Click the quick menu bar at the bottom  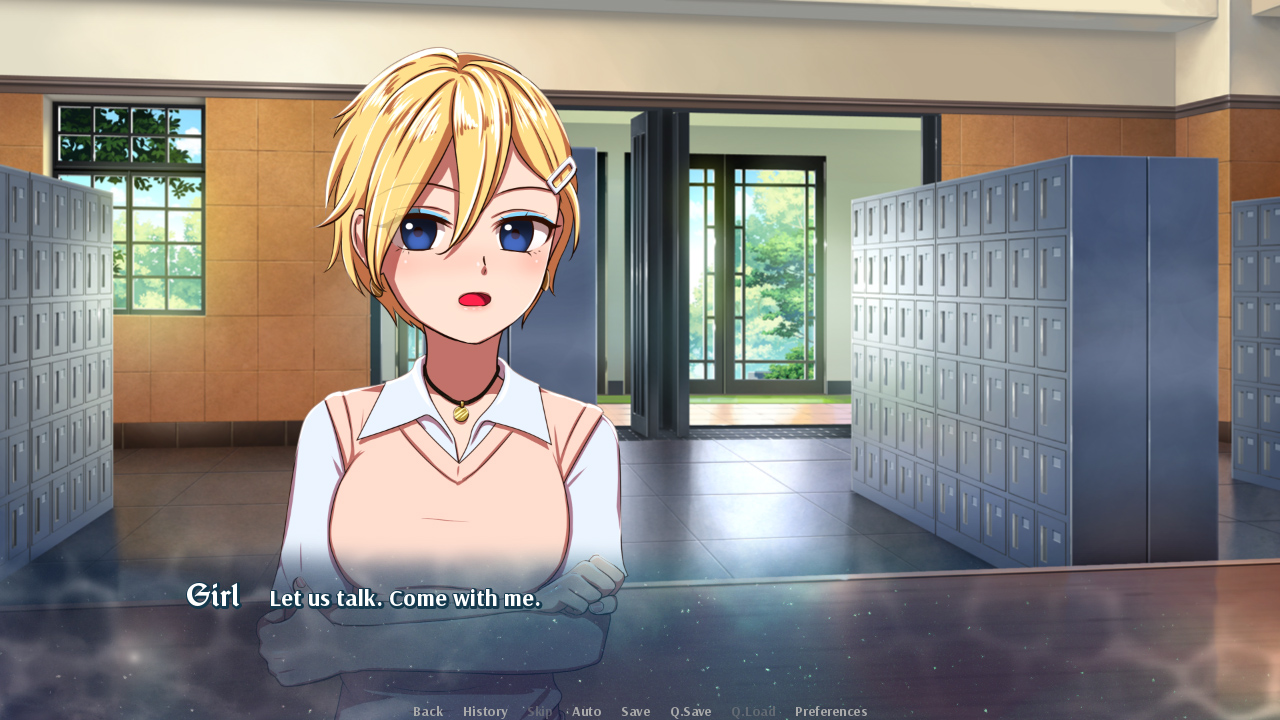(x=640, y=711)
